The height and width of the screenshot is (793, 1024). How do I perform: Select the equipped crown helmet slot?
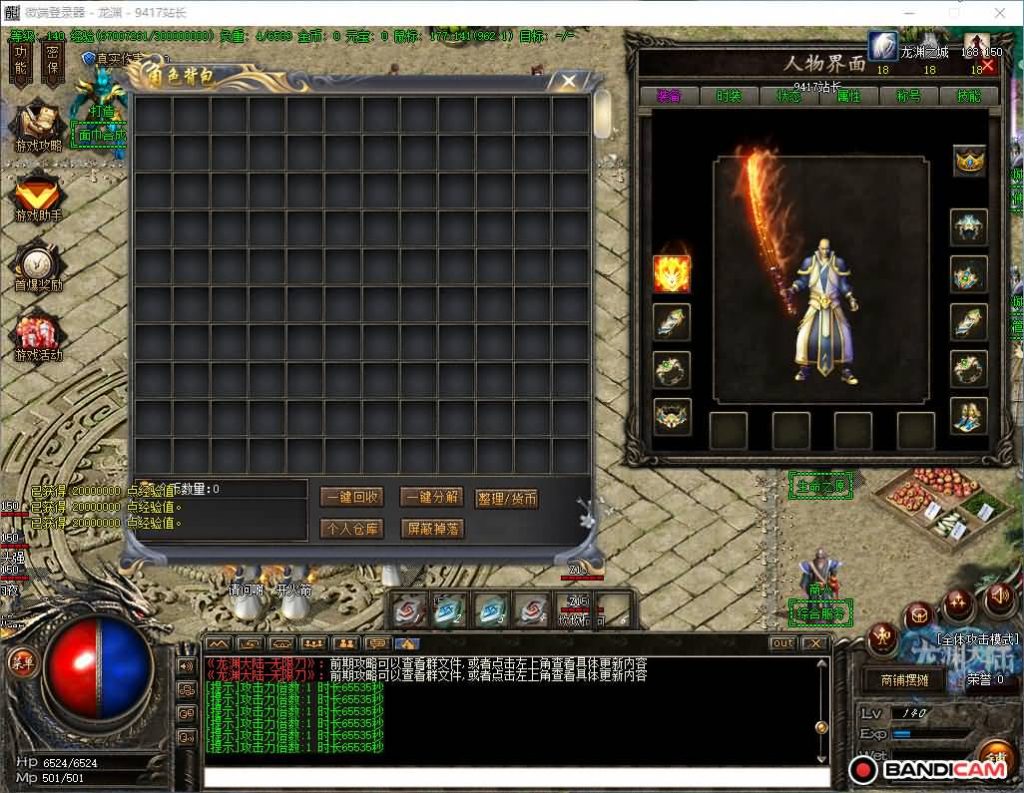click(969, 161)
